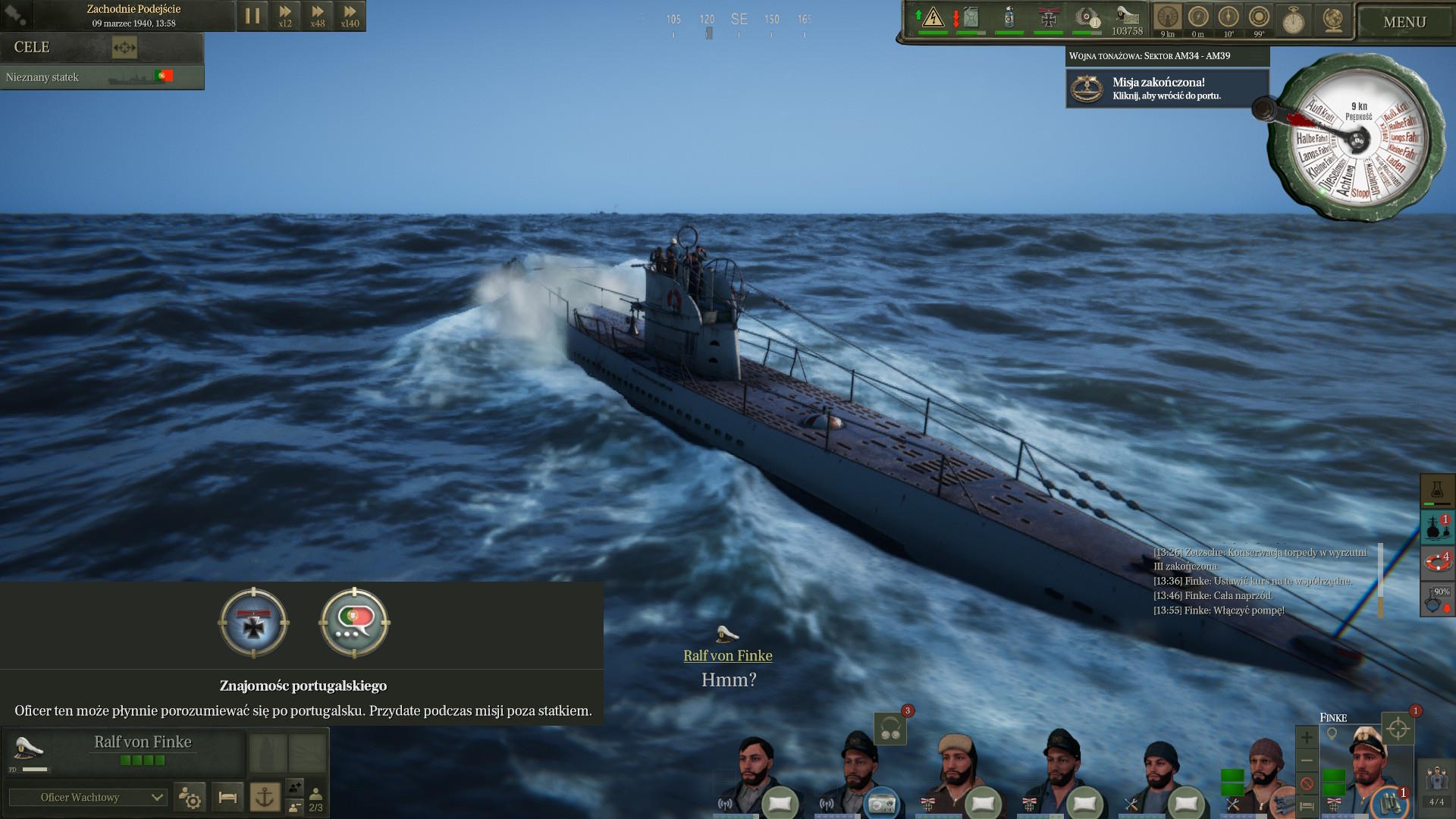Image resolution: width=1456 pixels, height=819 pixels.
Task: Click the add crew member plus icon
Action: click(x=1306, y=736)
